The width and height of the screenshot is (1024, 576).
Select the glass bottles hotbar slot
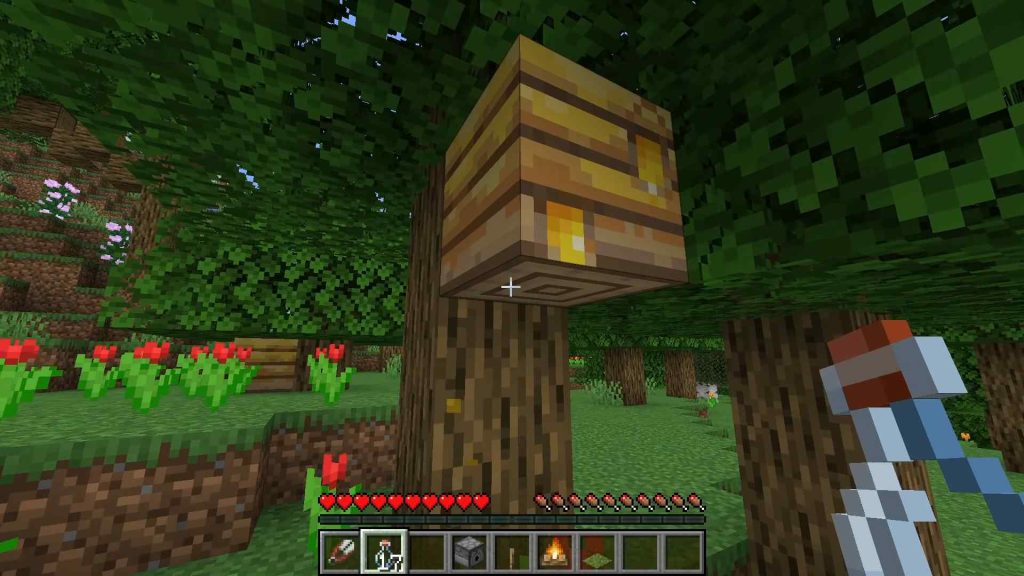coord(382,551)
